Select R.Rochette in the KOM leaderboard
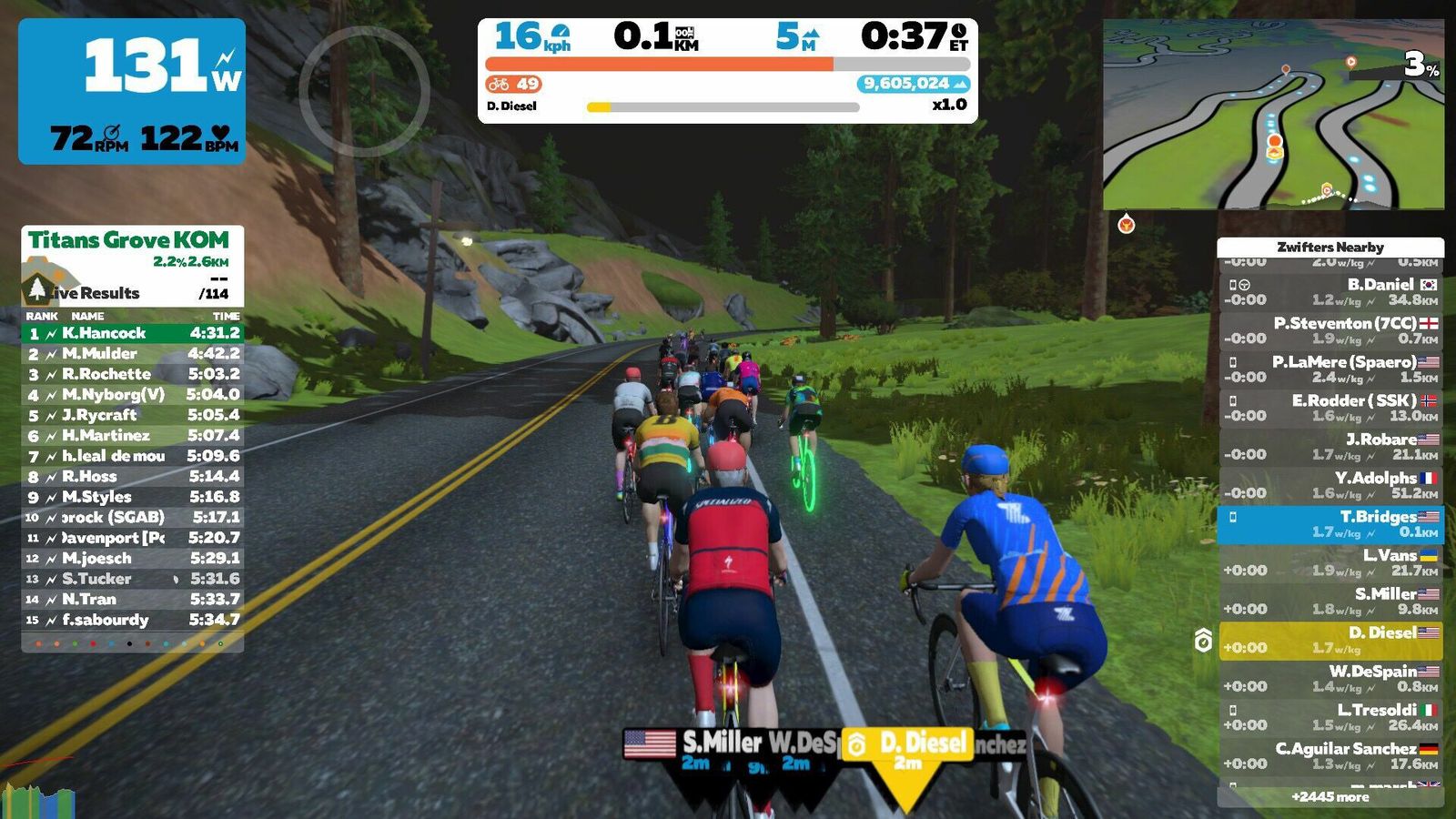Image resolution: width=1456 pixels, height=819 pixels. (x=132, y=374)
